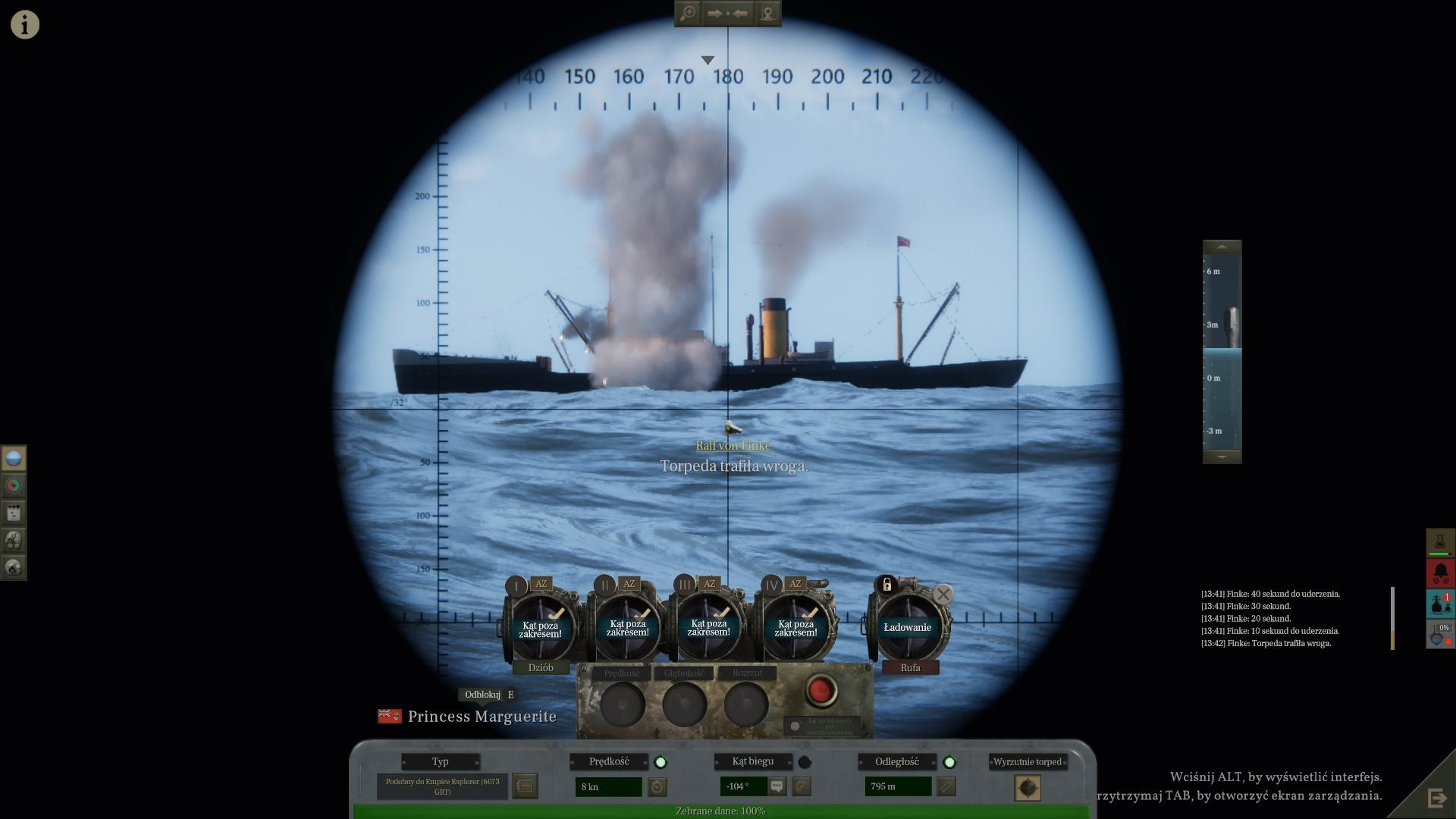Select torpedo tube IV
This screenshot has width=1456, height=819.
coord(795,628)
